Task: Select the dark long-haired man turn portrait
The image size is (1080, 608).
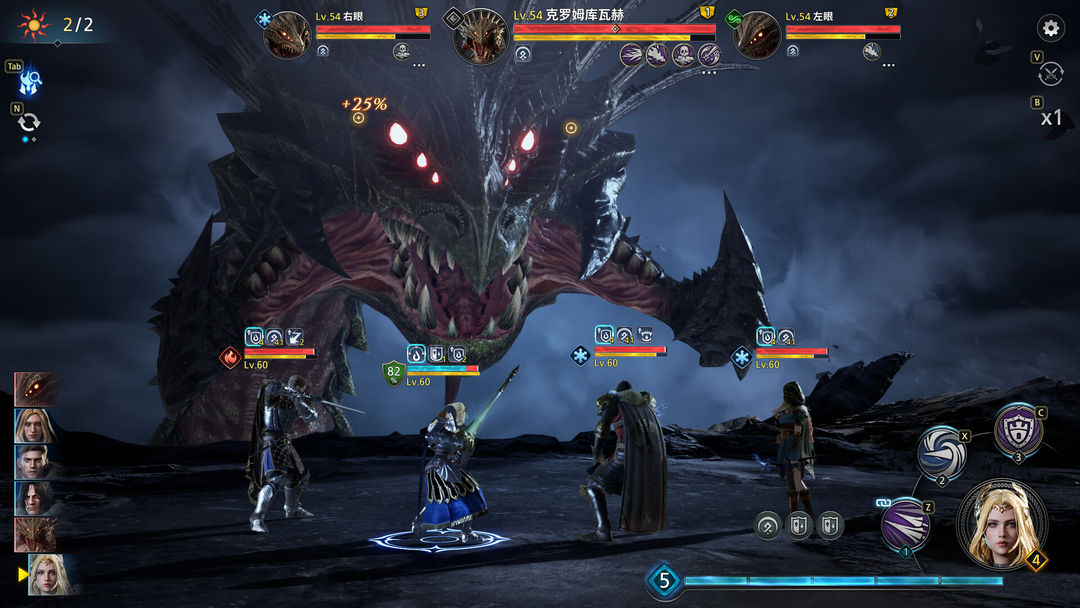Action: click(x=35, y=497)
